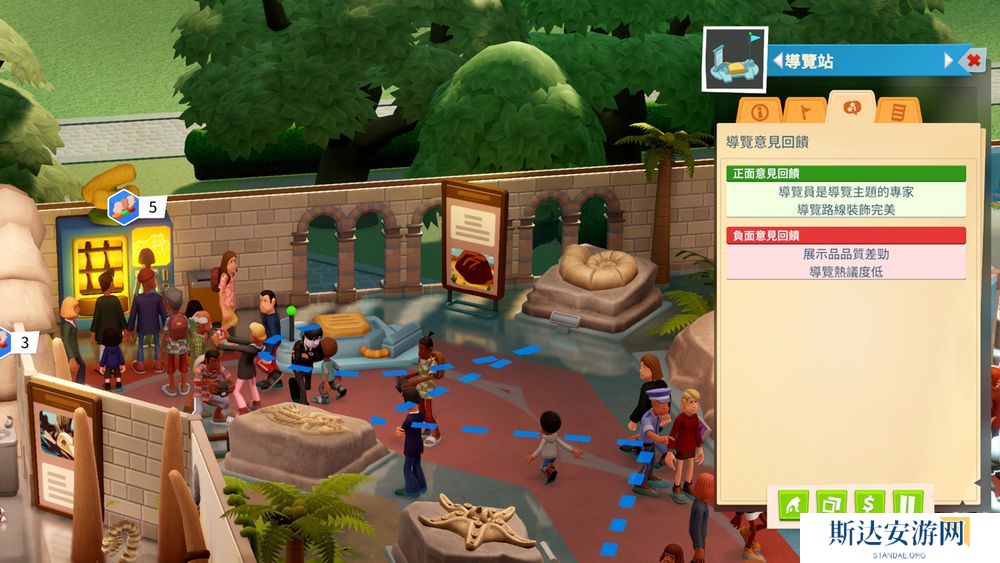Click the green overlapping squares button
The height and width of the screenshot is (563, 1000).
[832, 503]
